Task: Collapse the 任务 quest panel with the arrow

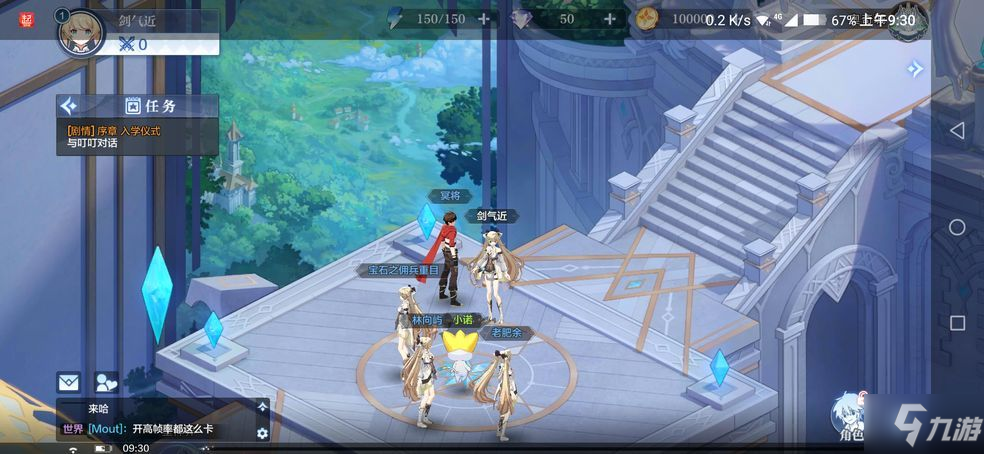Action: tap(69, 105)
